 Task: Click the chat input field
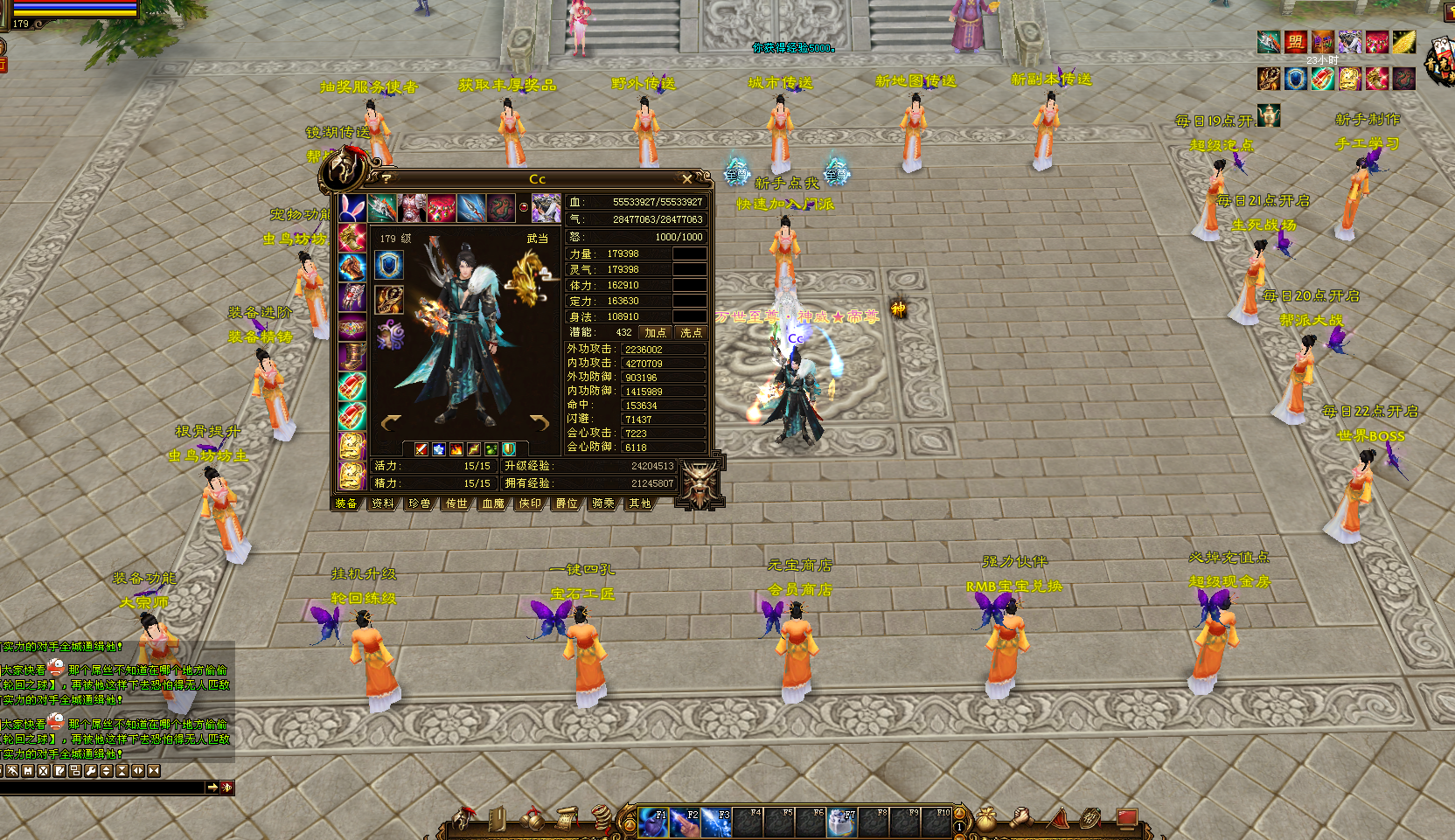pos(101,788)
